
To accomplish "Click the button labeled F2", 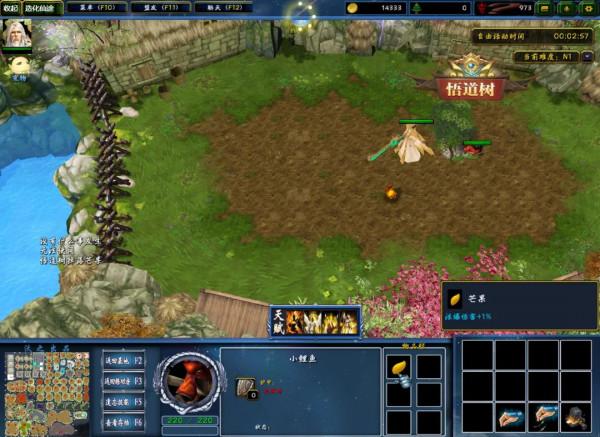I will point(124,360).
